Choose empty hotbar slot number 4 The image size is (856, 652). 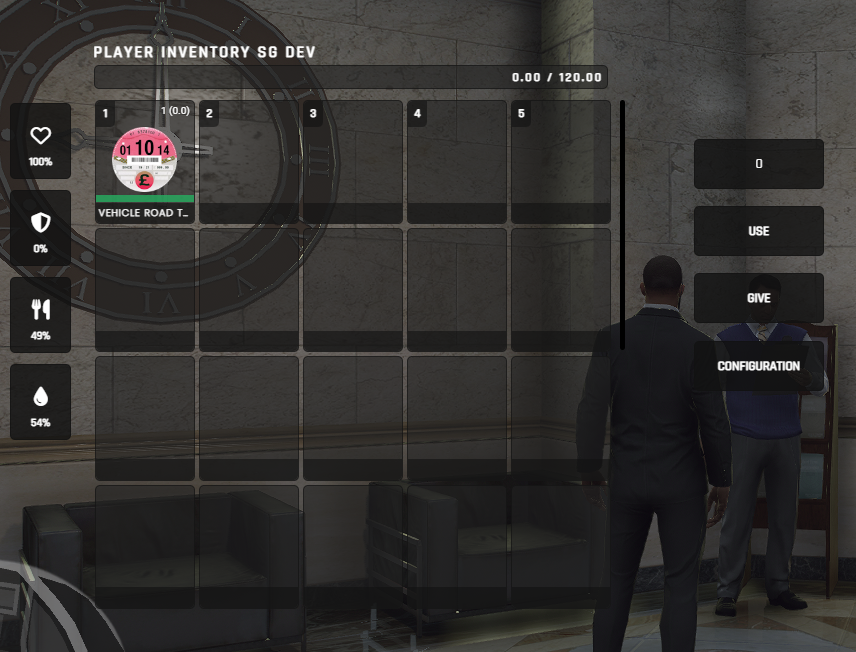point(457,161)
